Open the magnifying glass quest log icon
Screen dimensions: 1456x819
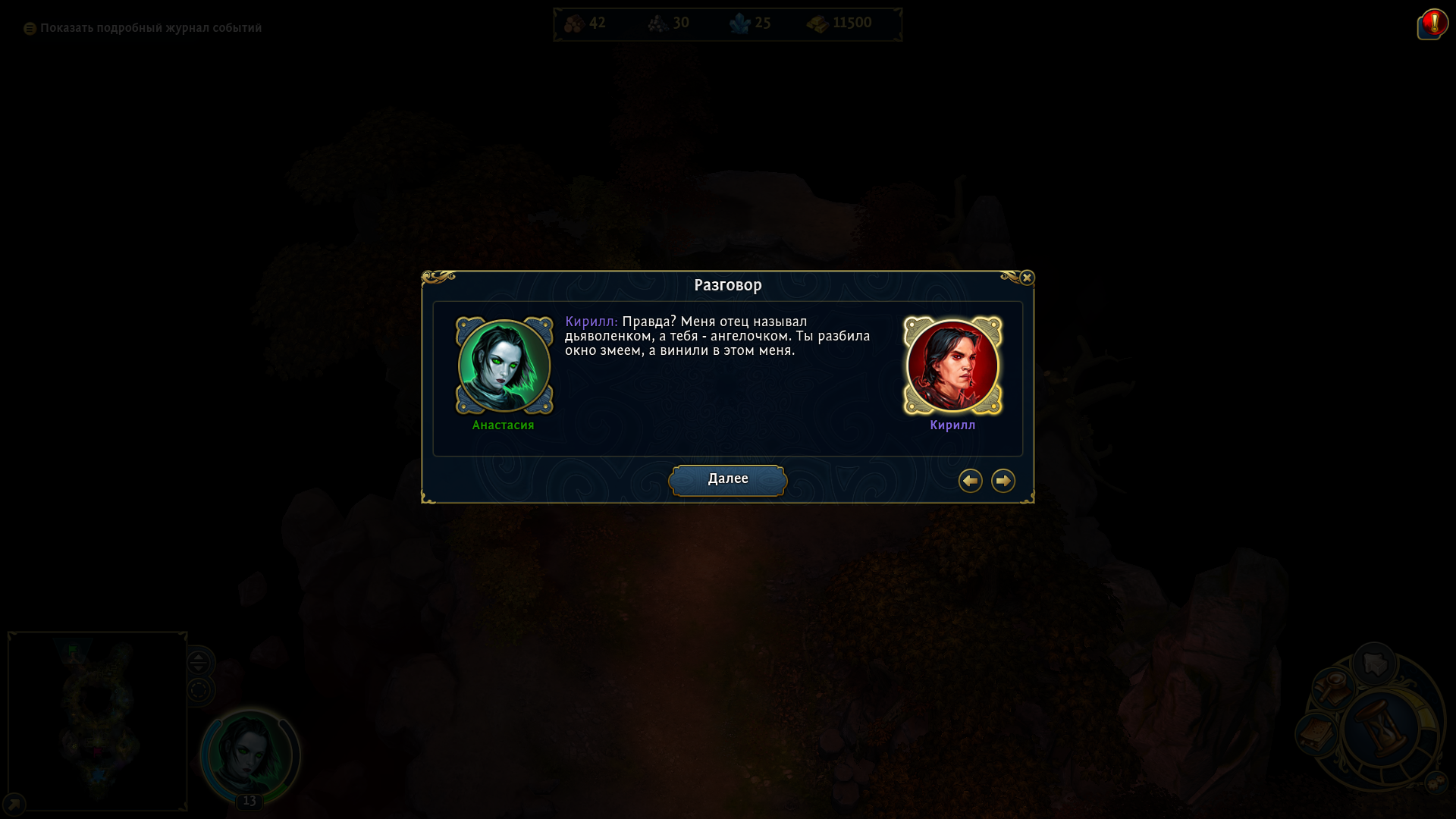(x=1333, y=689)
